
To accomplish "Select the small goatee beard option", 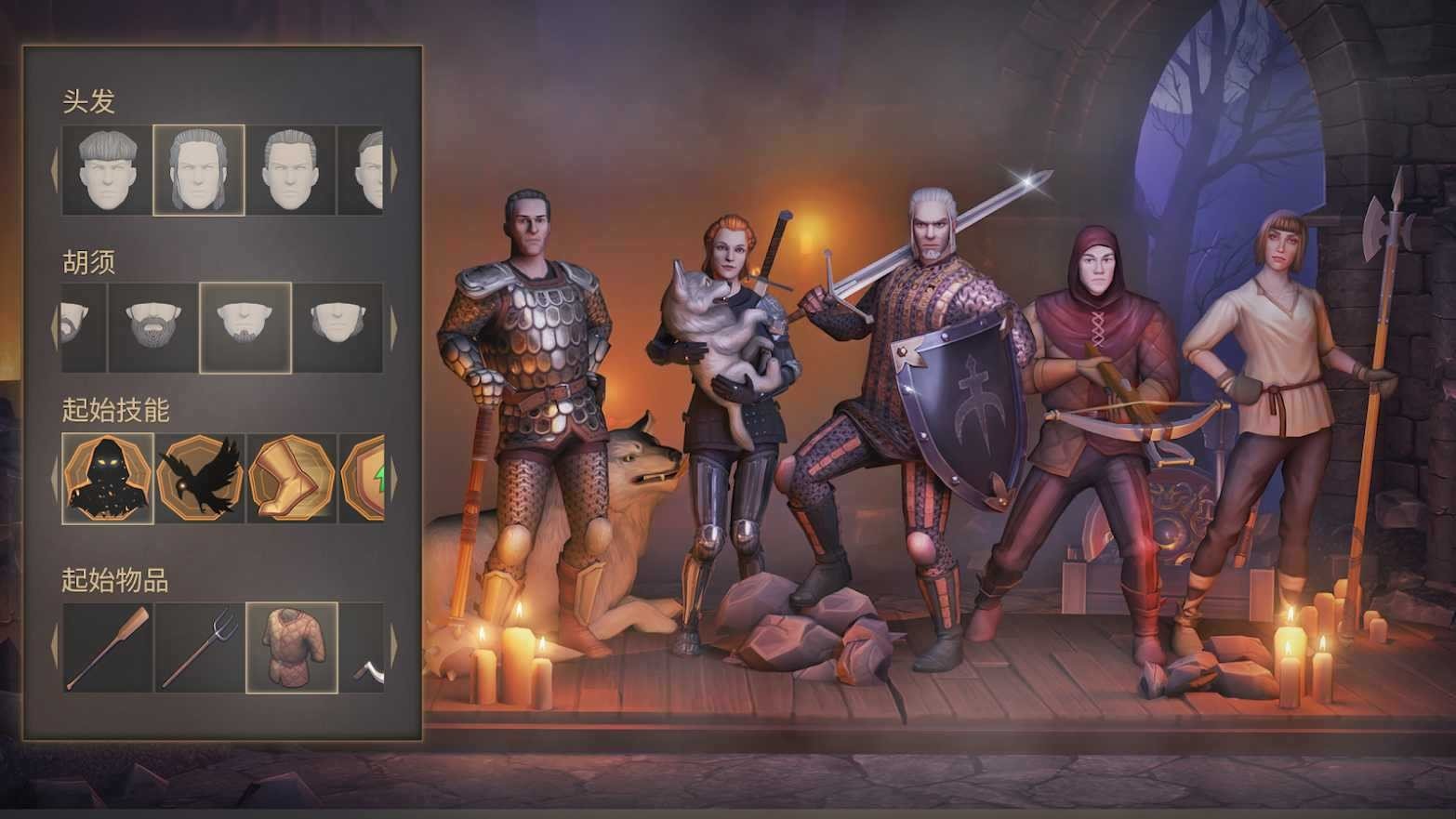I will [245, 327].
